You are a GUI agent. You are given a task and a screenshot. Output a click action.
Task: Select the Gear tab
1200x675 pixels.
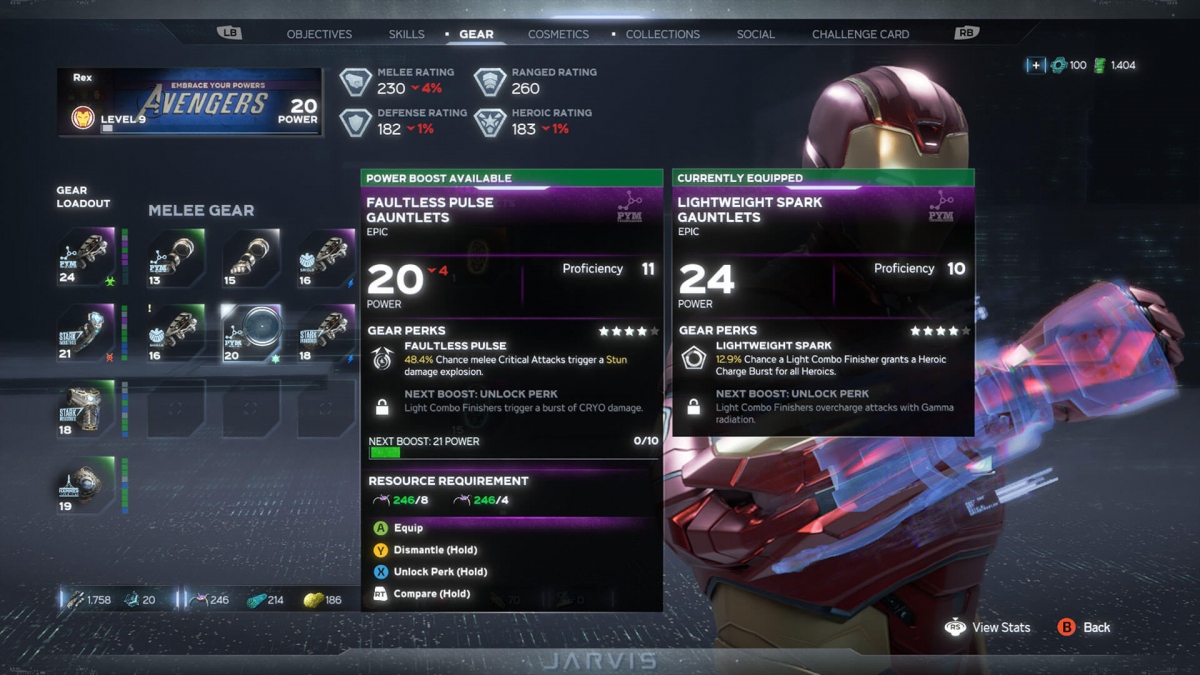click(x=476, y=34)
